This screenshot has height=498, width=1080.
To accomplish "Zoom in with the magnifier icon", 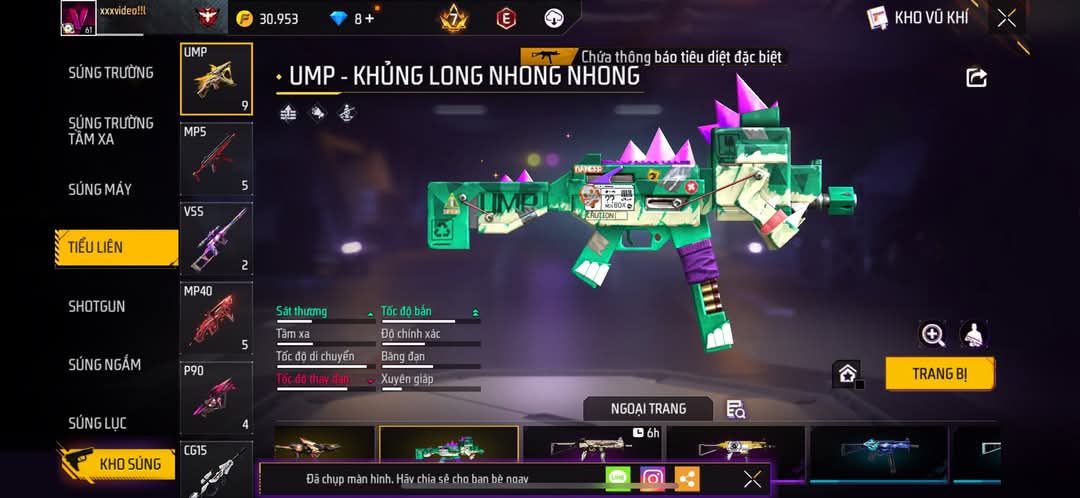I will (x=933, y=335).
